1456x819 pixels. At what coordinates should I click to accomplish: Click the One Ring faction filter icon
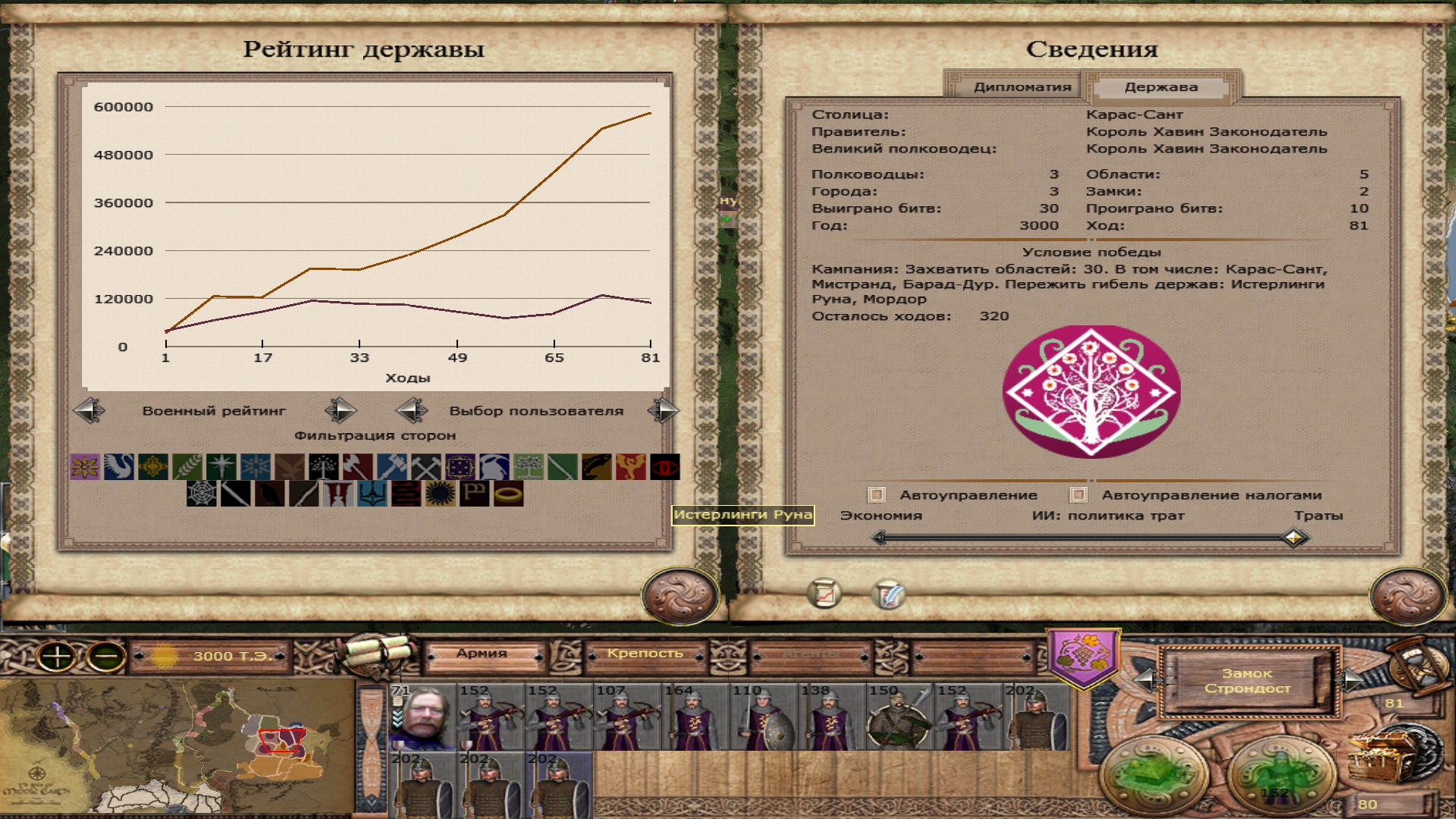click(507, 494)
